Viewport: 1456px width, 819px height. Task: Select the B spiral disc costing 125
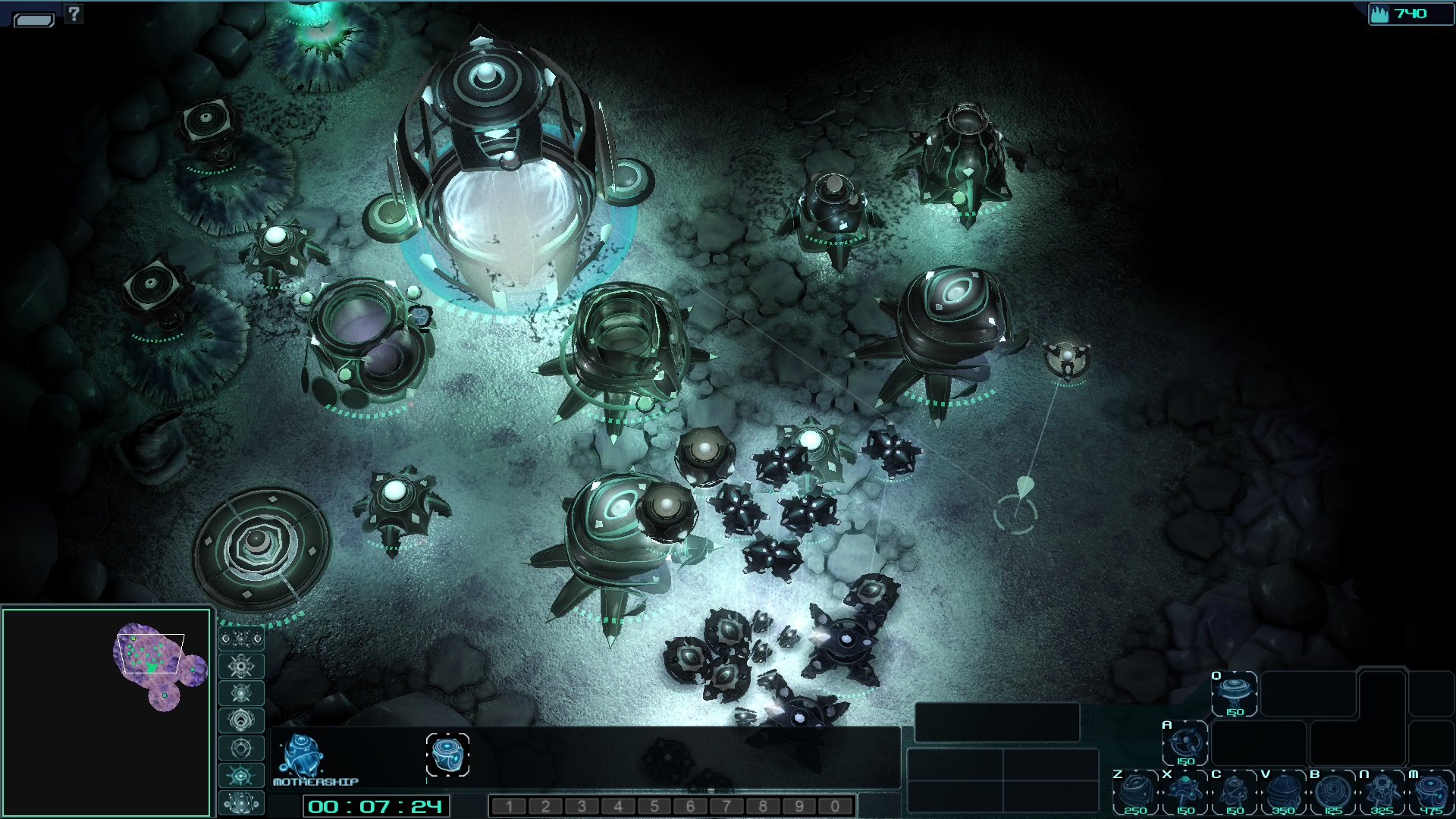pos(1332,792)
